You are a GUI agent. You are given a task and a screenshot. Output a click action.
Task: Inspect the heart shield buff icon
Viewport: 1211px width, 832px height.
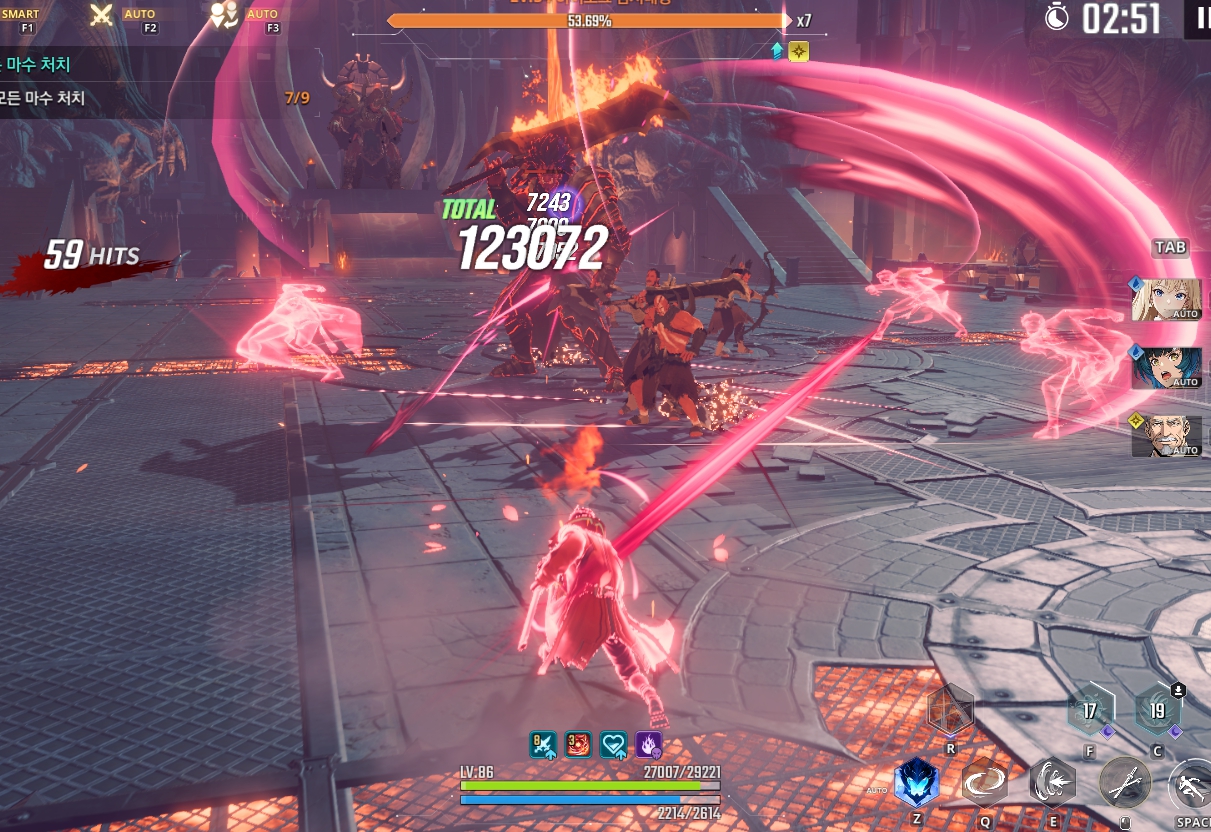coord(613,745)
